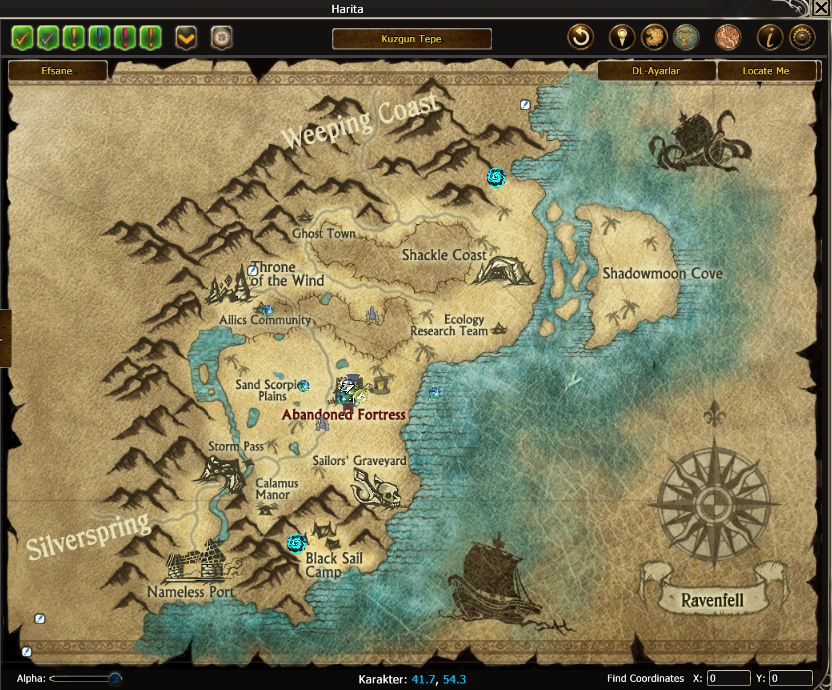Toggle the blue exclamation quest filter
Viewport: 832px width, 690px height.
(x=98, y=38)
